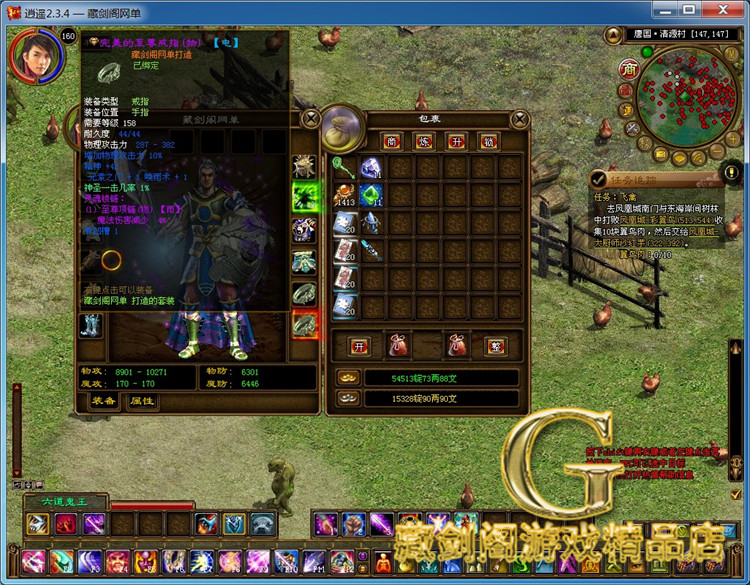Image resolution: width=750 pixels, height=585 pixels.
Task: Select the red-highlighted ring equipment slot
Action: pos(304,324)
